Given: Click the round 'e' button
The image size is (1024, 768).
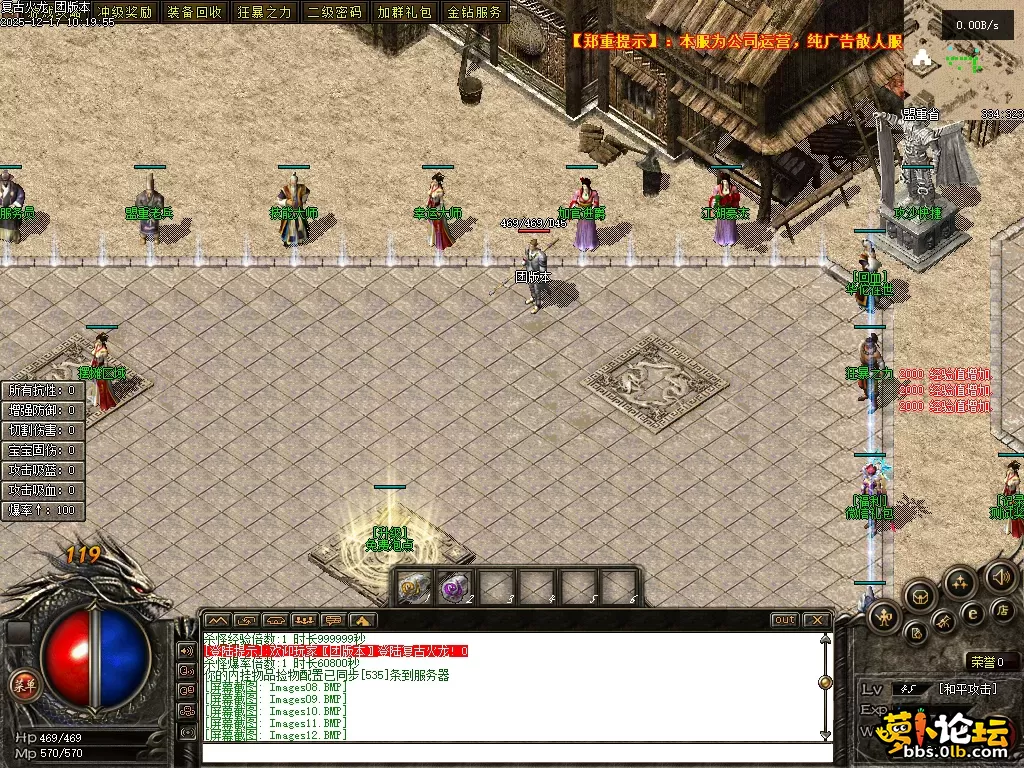Looking at the screenshot, I should pyautogui.click(x=972, y=613).
